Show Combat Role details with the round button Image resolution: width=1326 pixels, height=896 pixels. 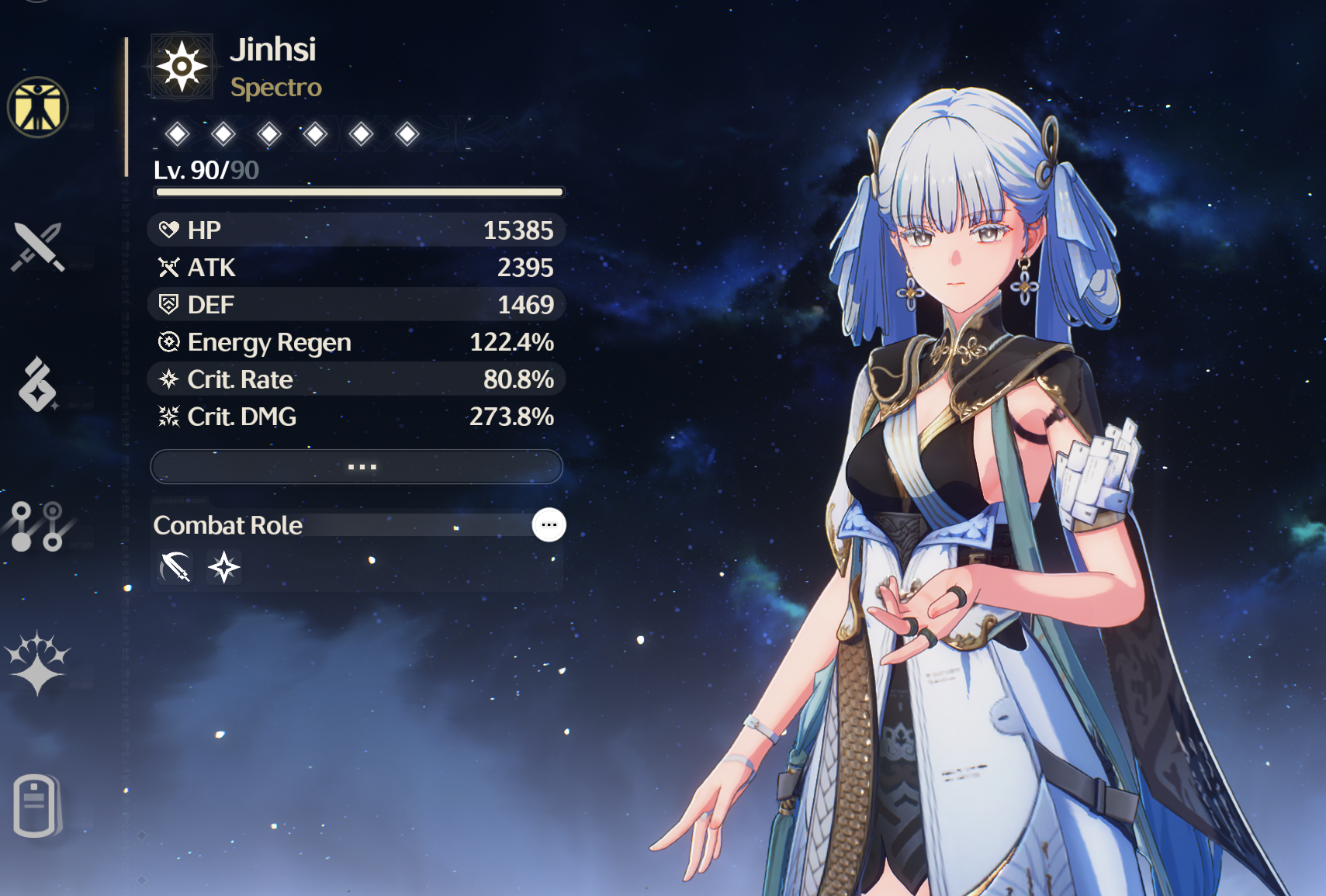pyautogui.click(x=549, y=525)
